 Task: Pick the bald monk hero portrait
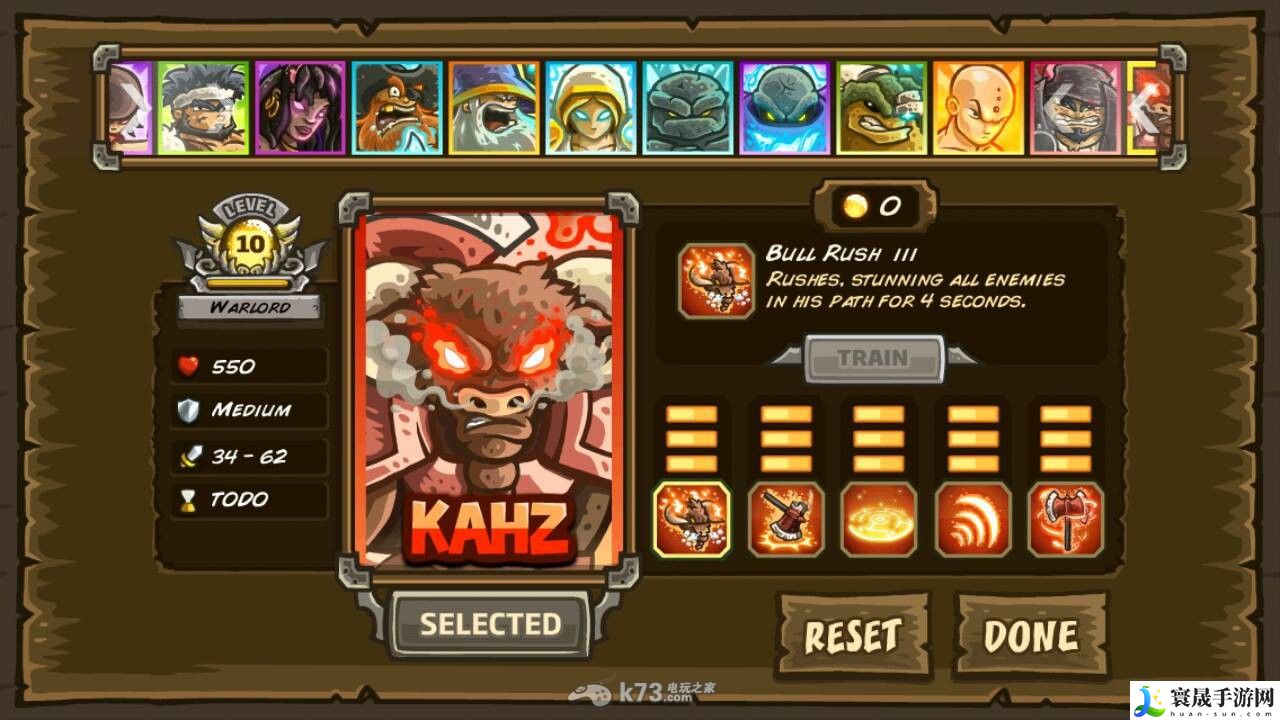tap(979, 108)
